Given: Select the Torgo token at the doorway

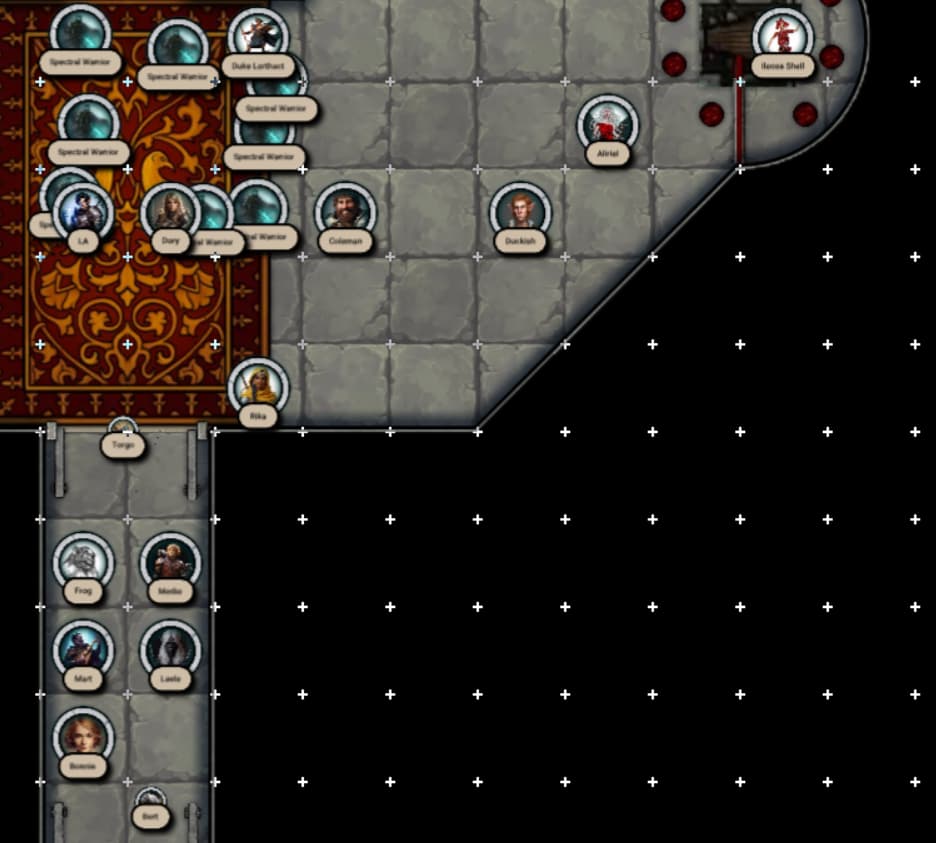Looking at the screenshot, I should tap(123, 438).
